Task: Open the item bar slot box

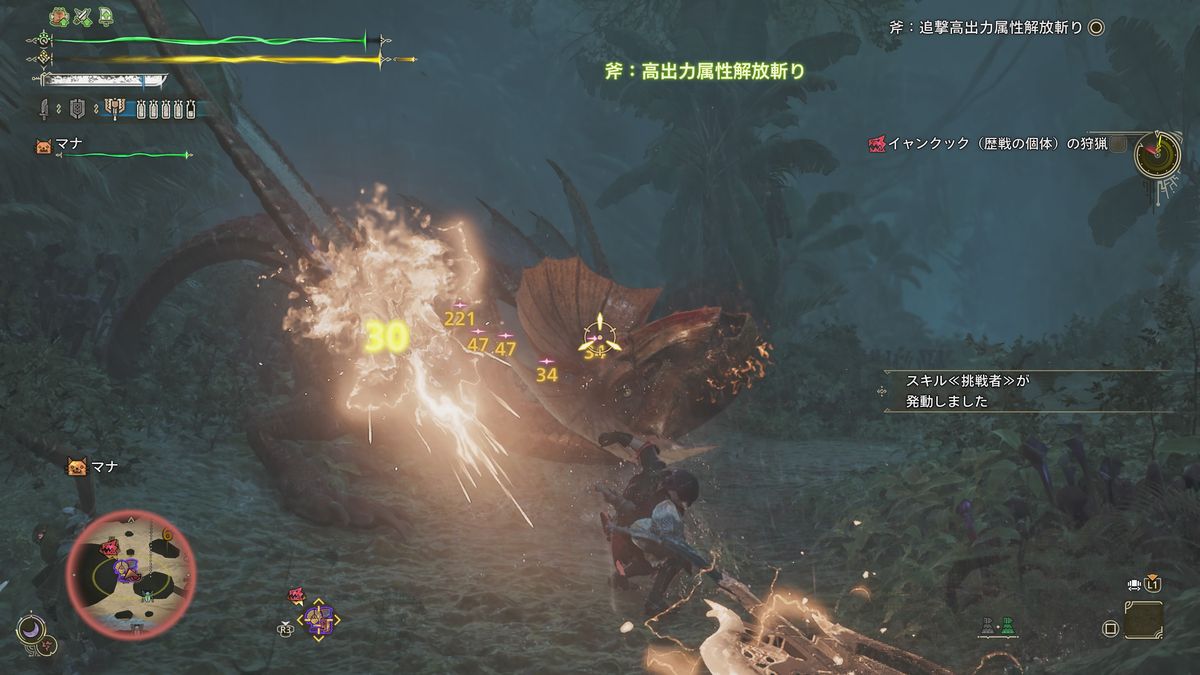Action: [x=1143, y=620]
